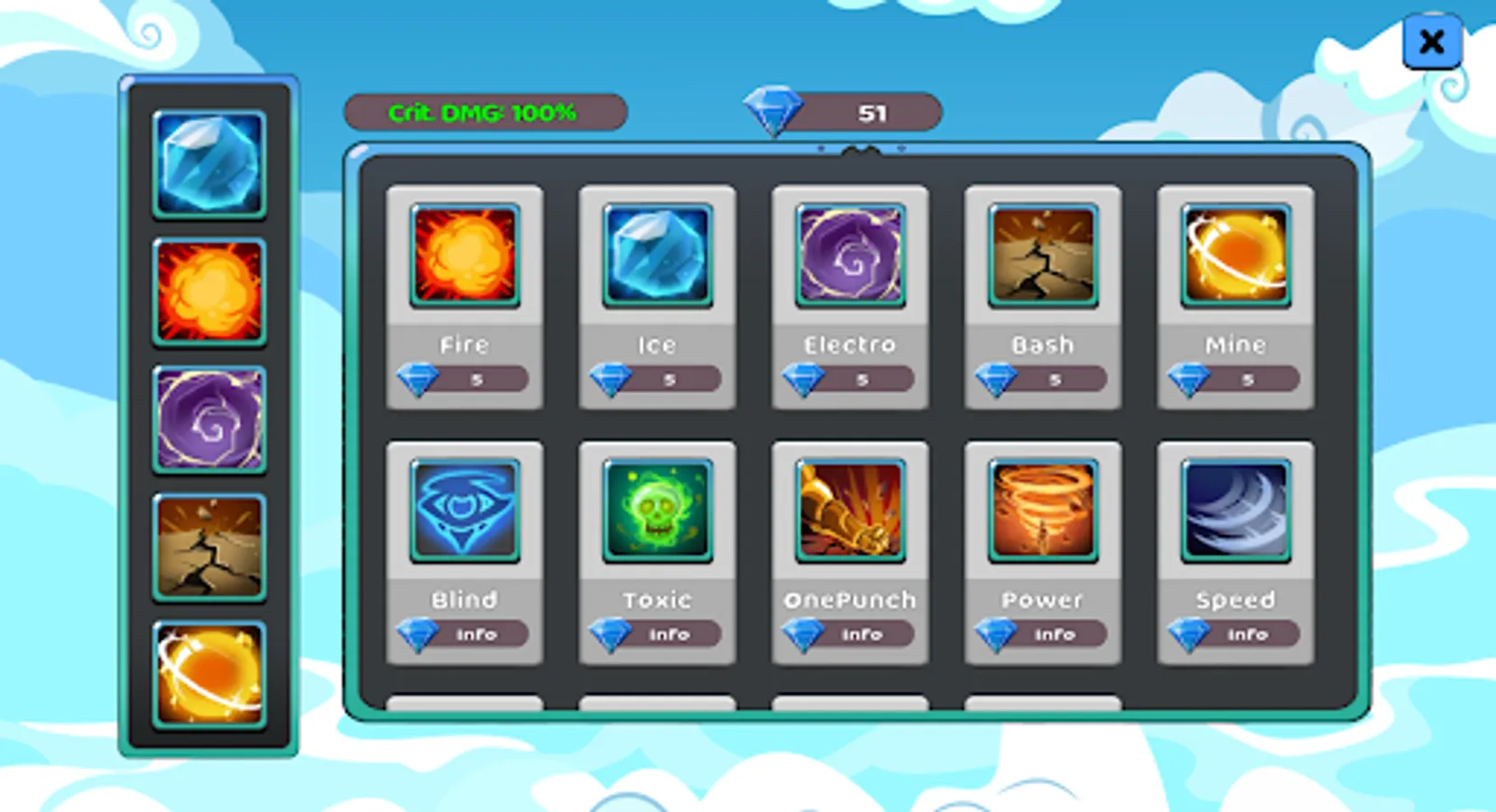
Task: Select the OnePunch fist ability icon
Action: tap(849, 512)
